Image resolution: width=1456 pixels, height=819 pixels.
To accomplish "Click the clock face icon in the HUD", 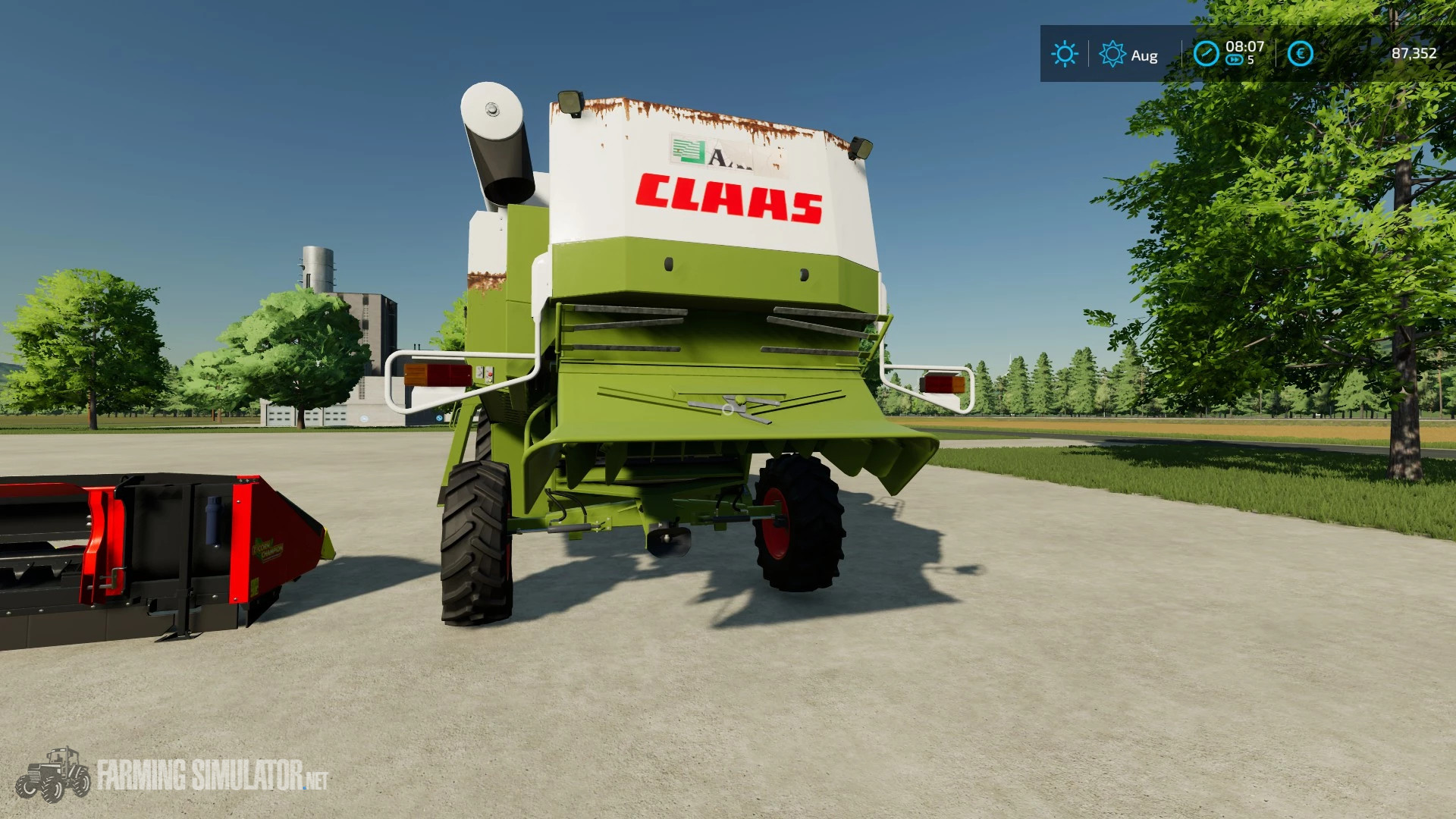I will (1206, 55).
